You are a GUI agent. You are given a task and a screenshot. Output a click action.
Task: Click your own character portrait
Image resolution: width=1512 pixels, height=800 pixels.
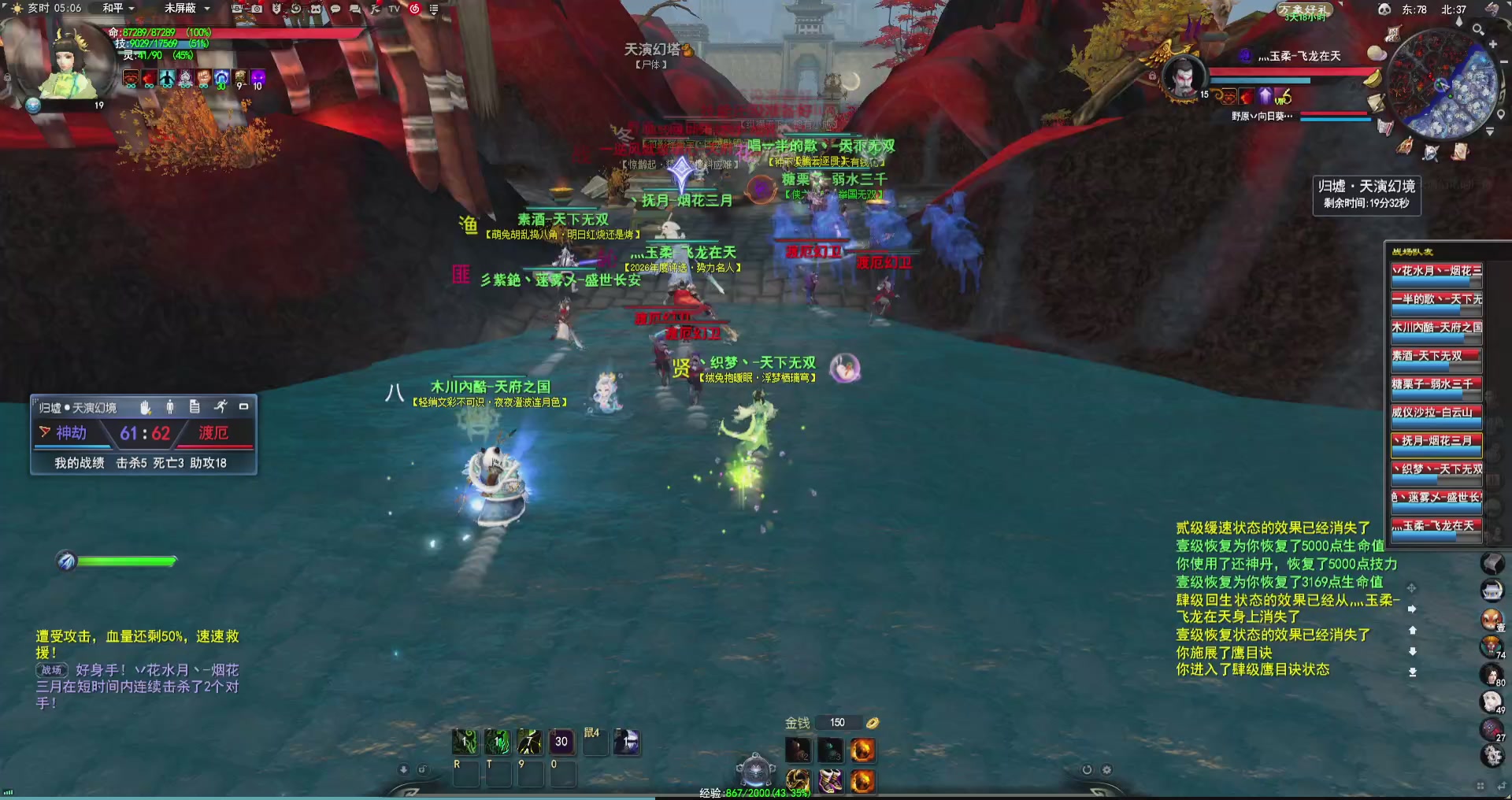click(x=75, y=63)
